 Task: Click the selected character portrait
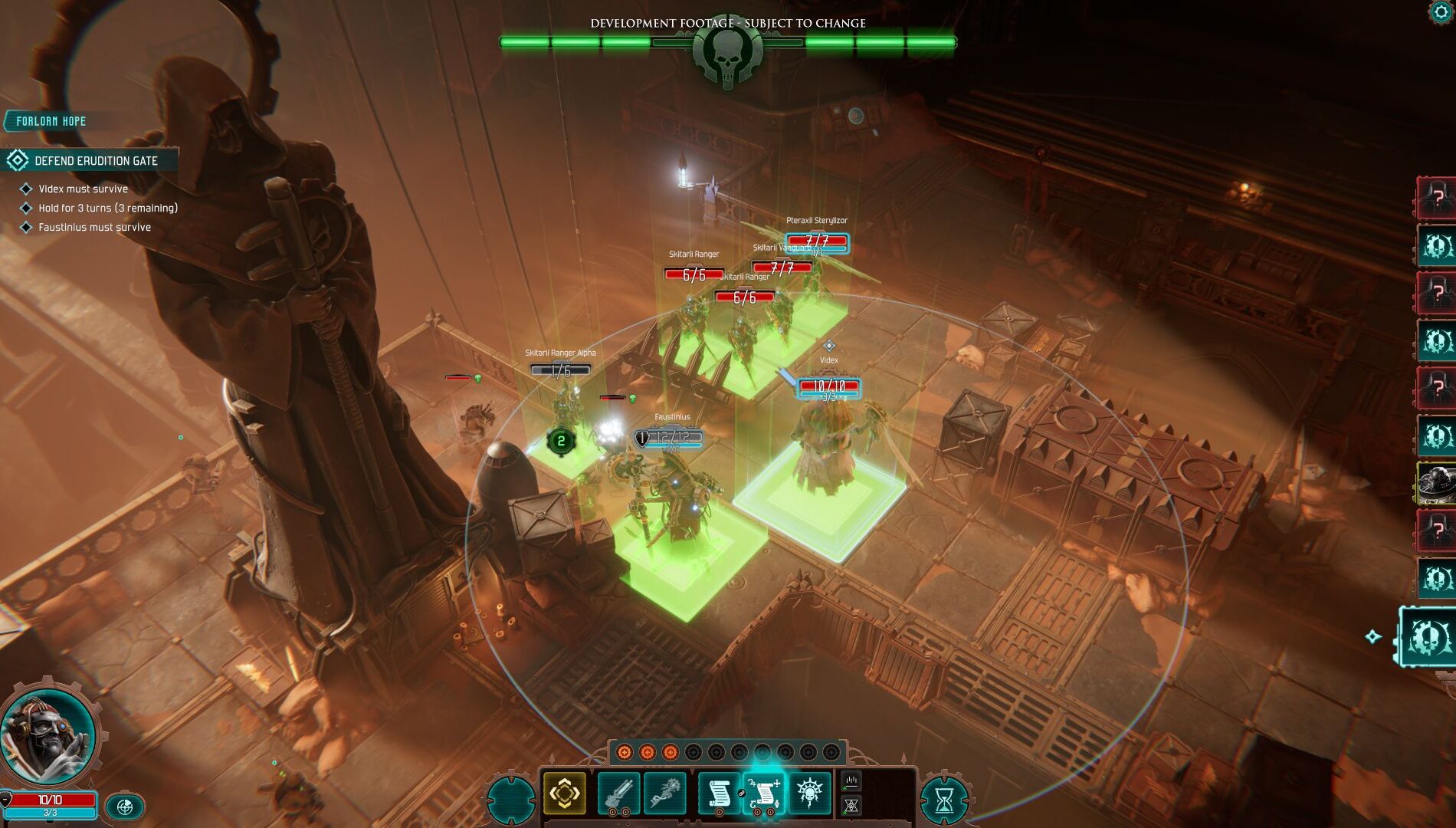click(x=48, y=734)
